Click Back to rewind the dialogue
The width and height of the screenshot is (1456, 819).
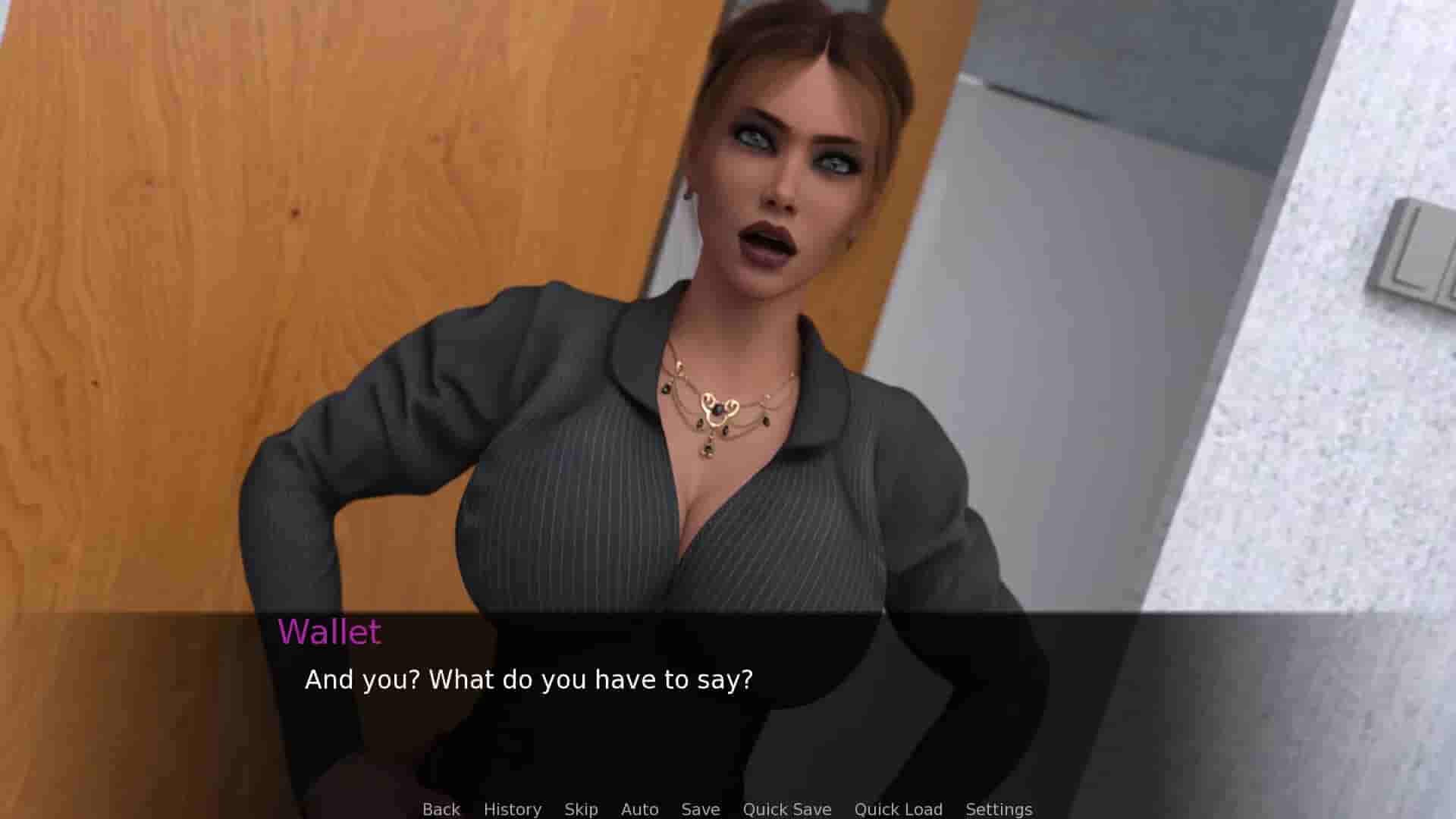point(441,808)
